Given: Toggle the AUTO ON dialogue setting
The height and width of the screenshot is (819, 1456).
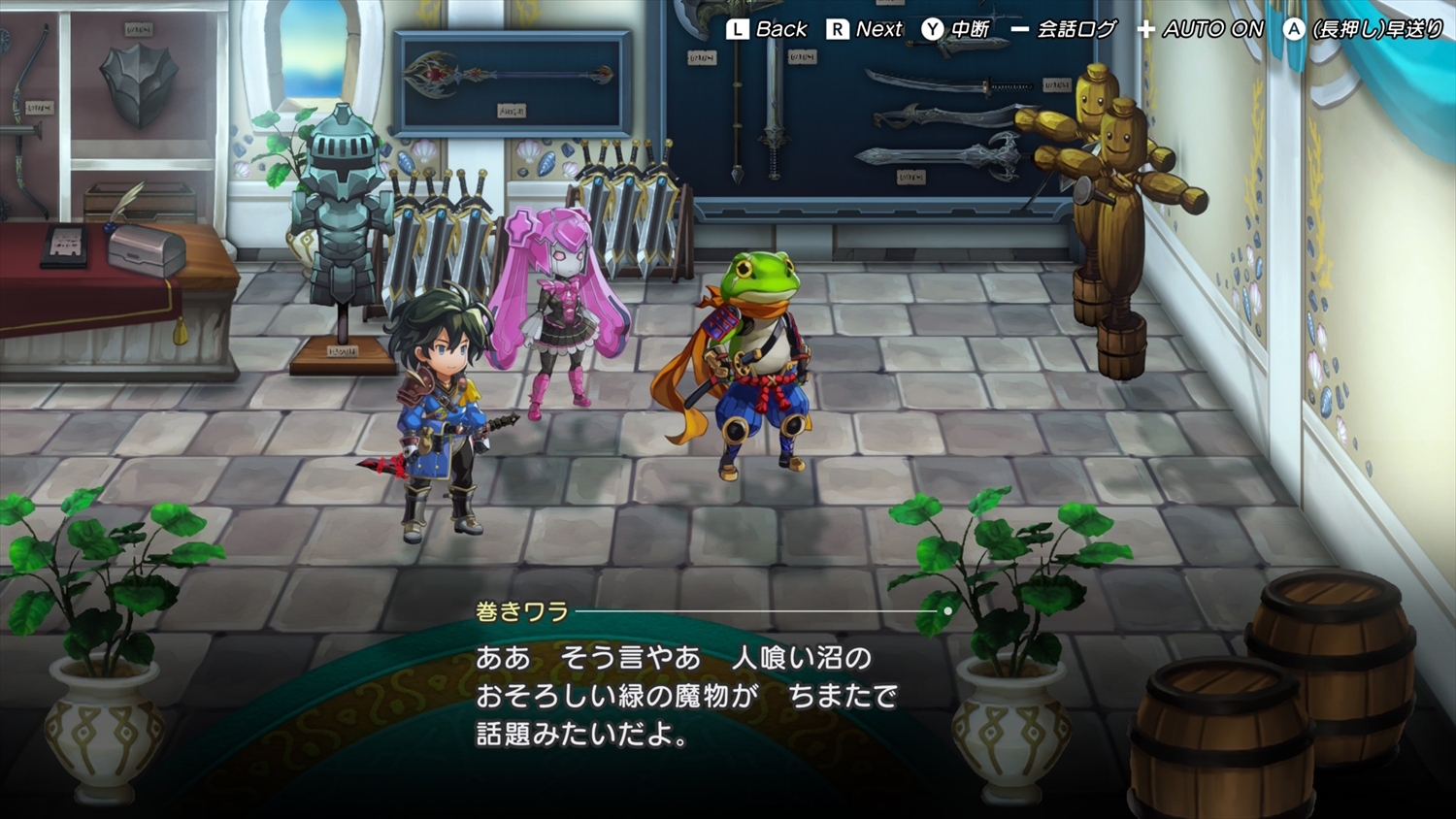Looking at the screenshot, I should [x=1201, y=29].
